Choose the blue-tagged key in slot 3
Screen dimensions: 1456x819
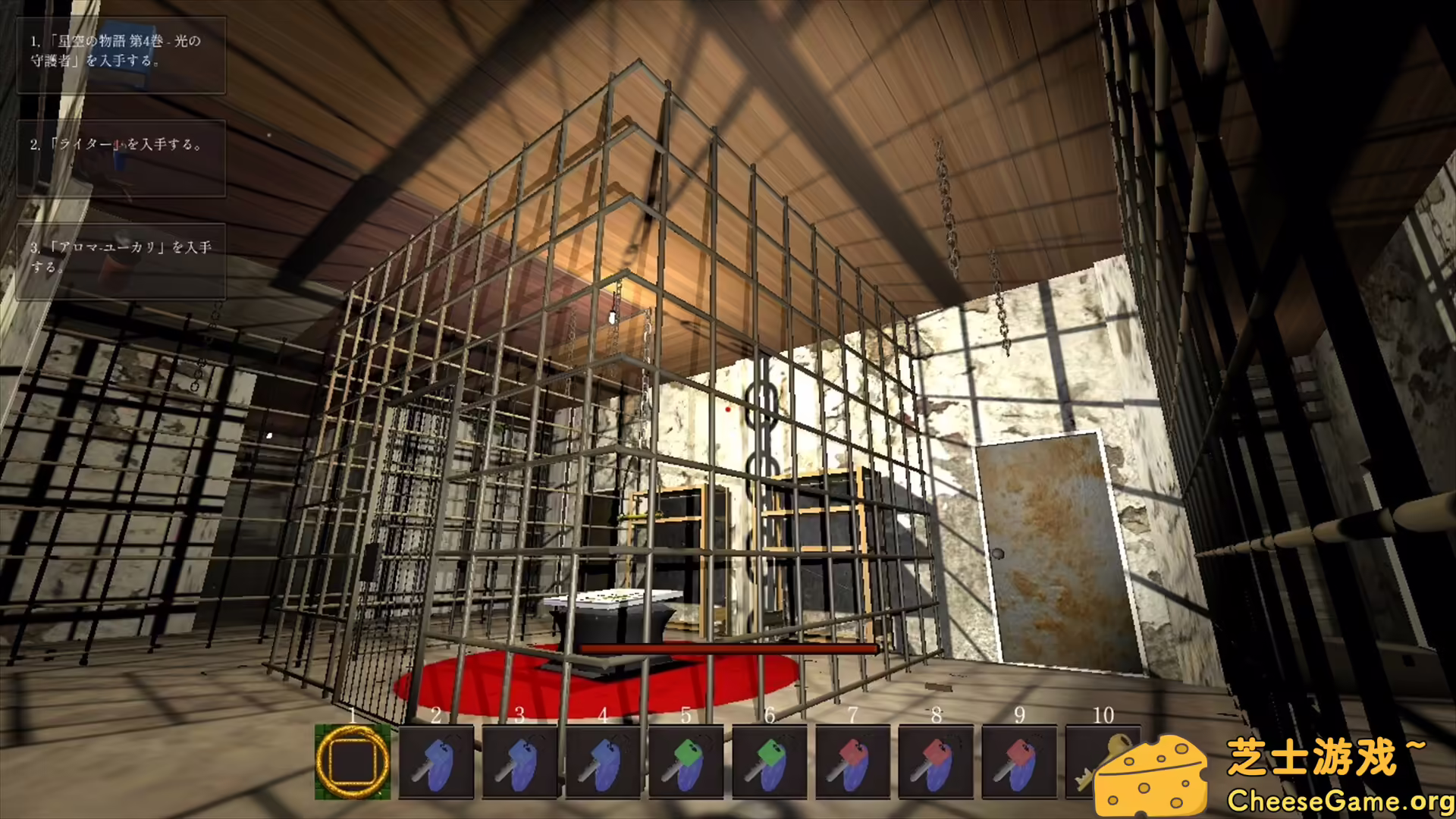coord(519,761)
